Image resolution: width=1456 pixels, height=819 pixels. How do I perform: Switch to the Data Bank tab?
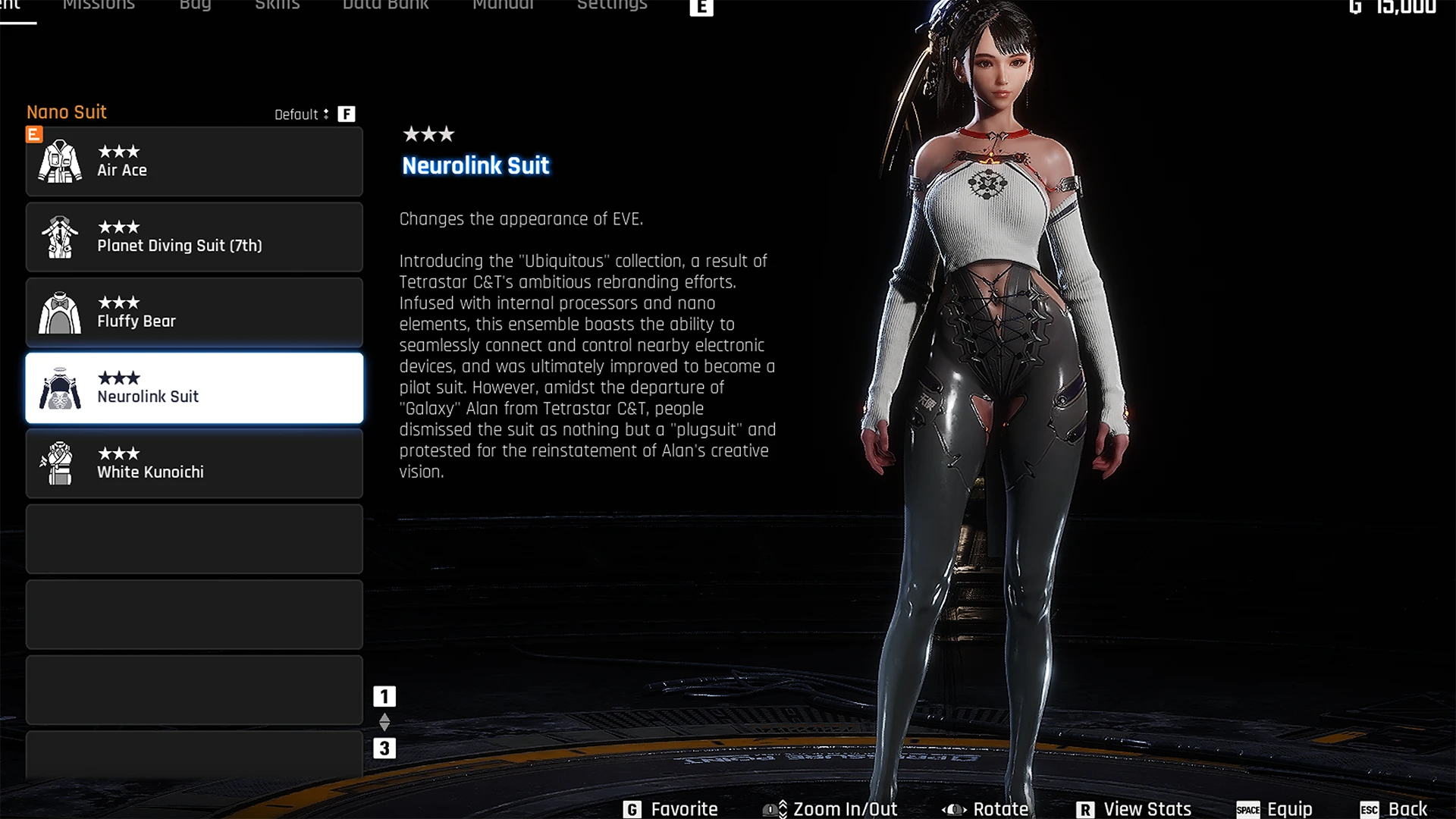tap(385, 6)
